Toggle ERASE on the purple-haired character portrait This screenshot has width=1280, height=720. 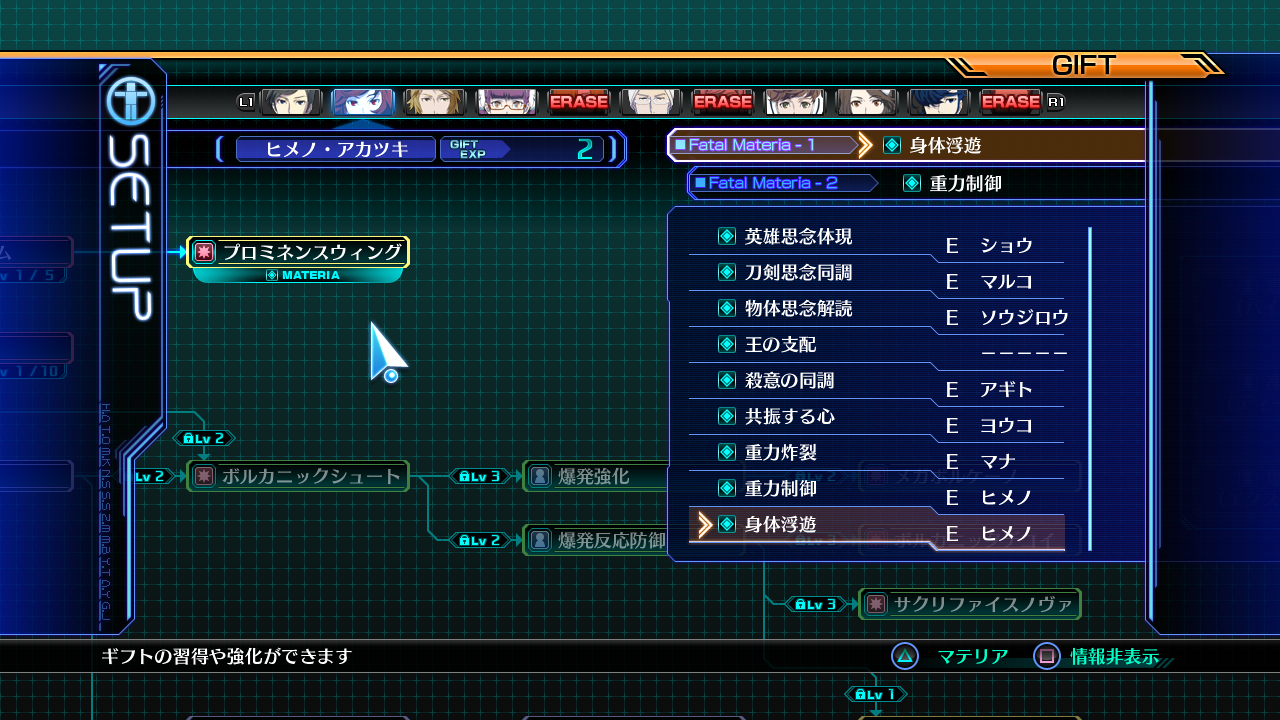coord(580,101)
